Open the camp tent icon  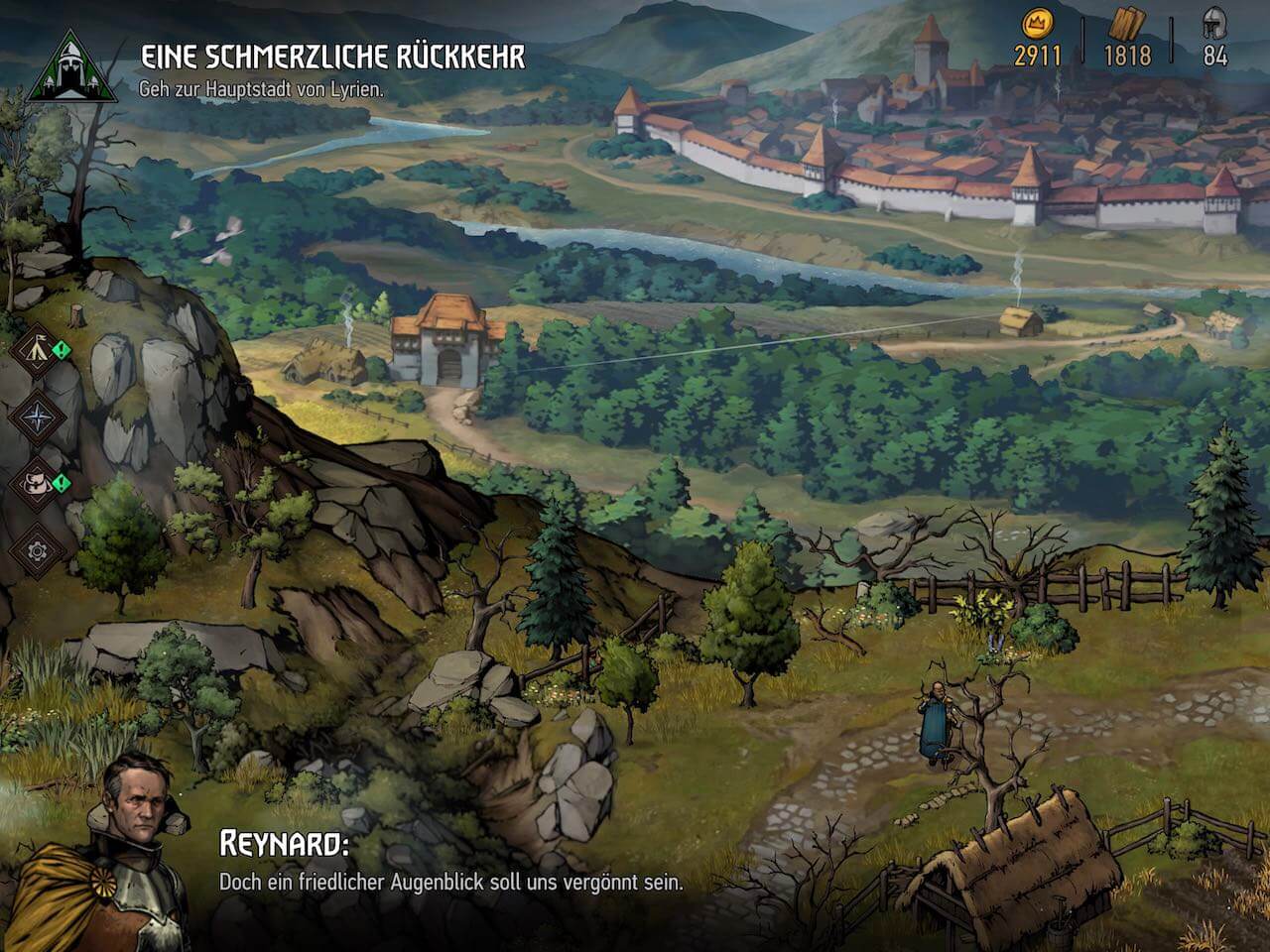(x=37, y=348)
